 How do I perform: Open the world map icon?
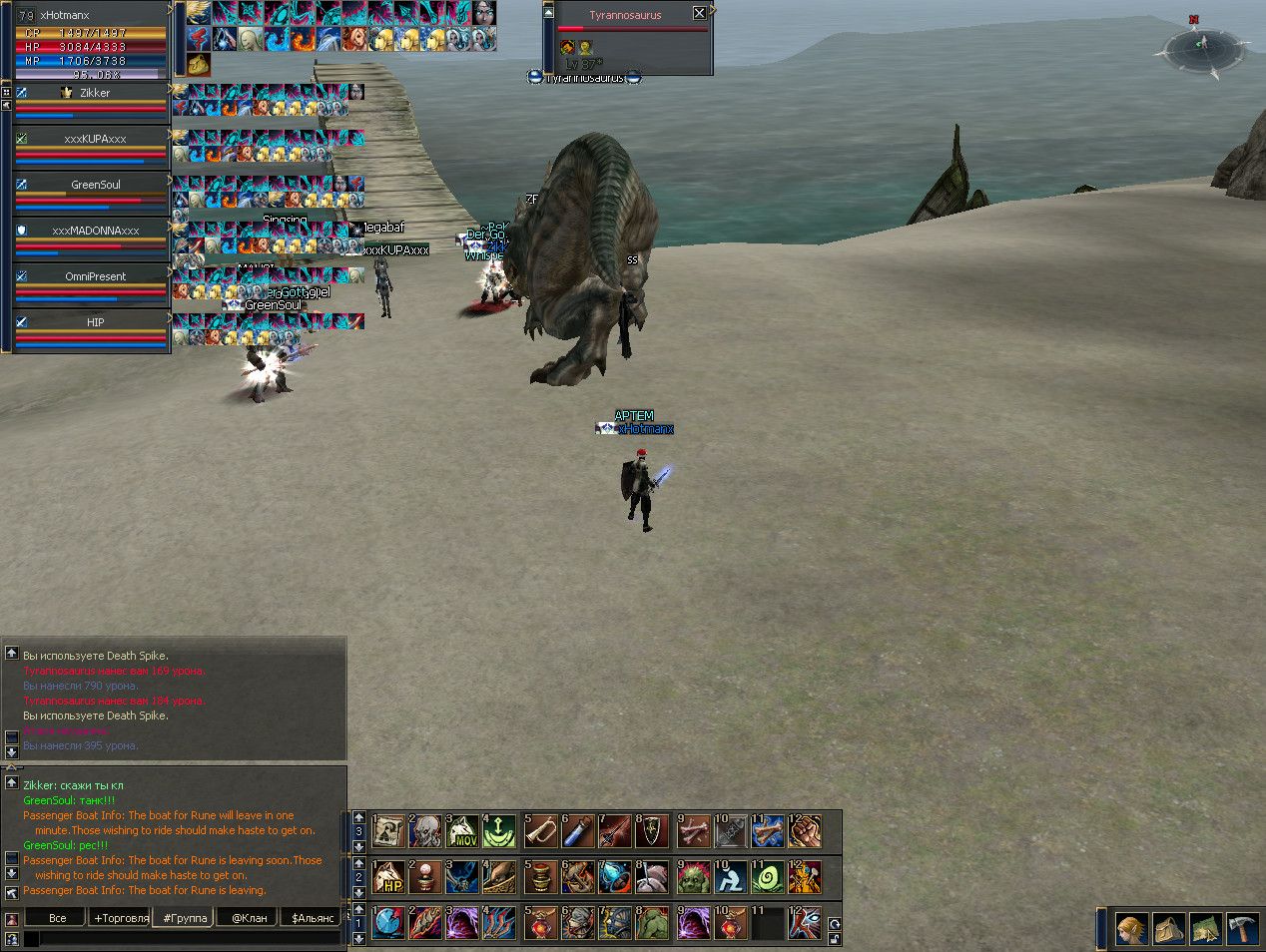pos(1205,930)
